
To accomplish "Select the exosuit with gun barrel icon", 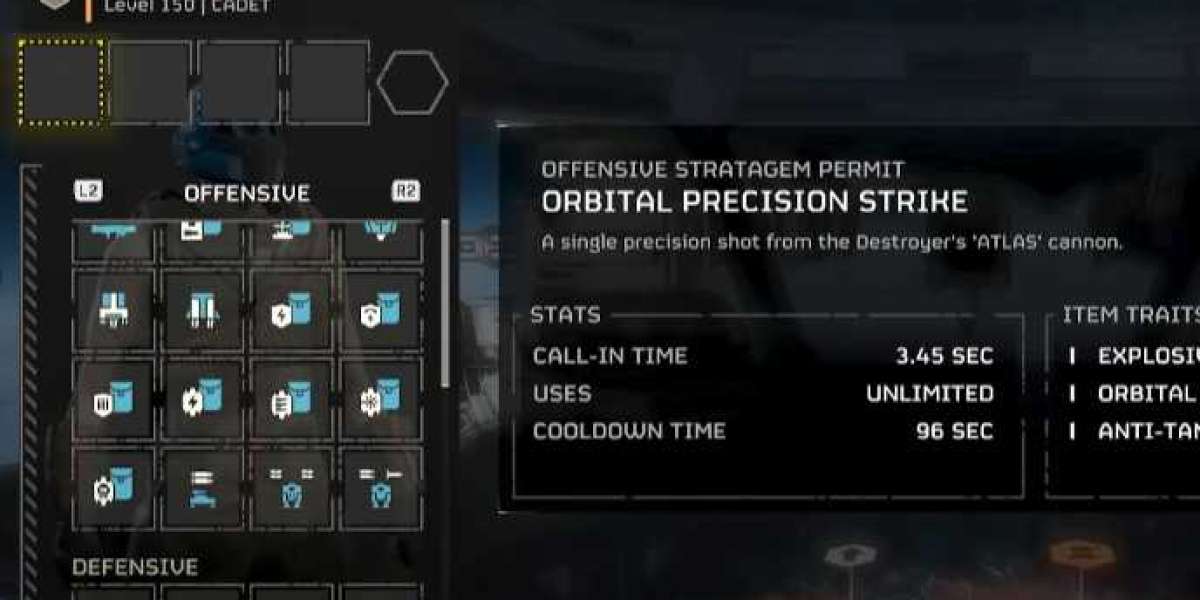I will [381, 489].
